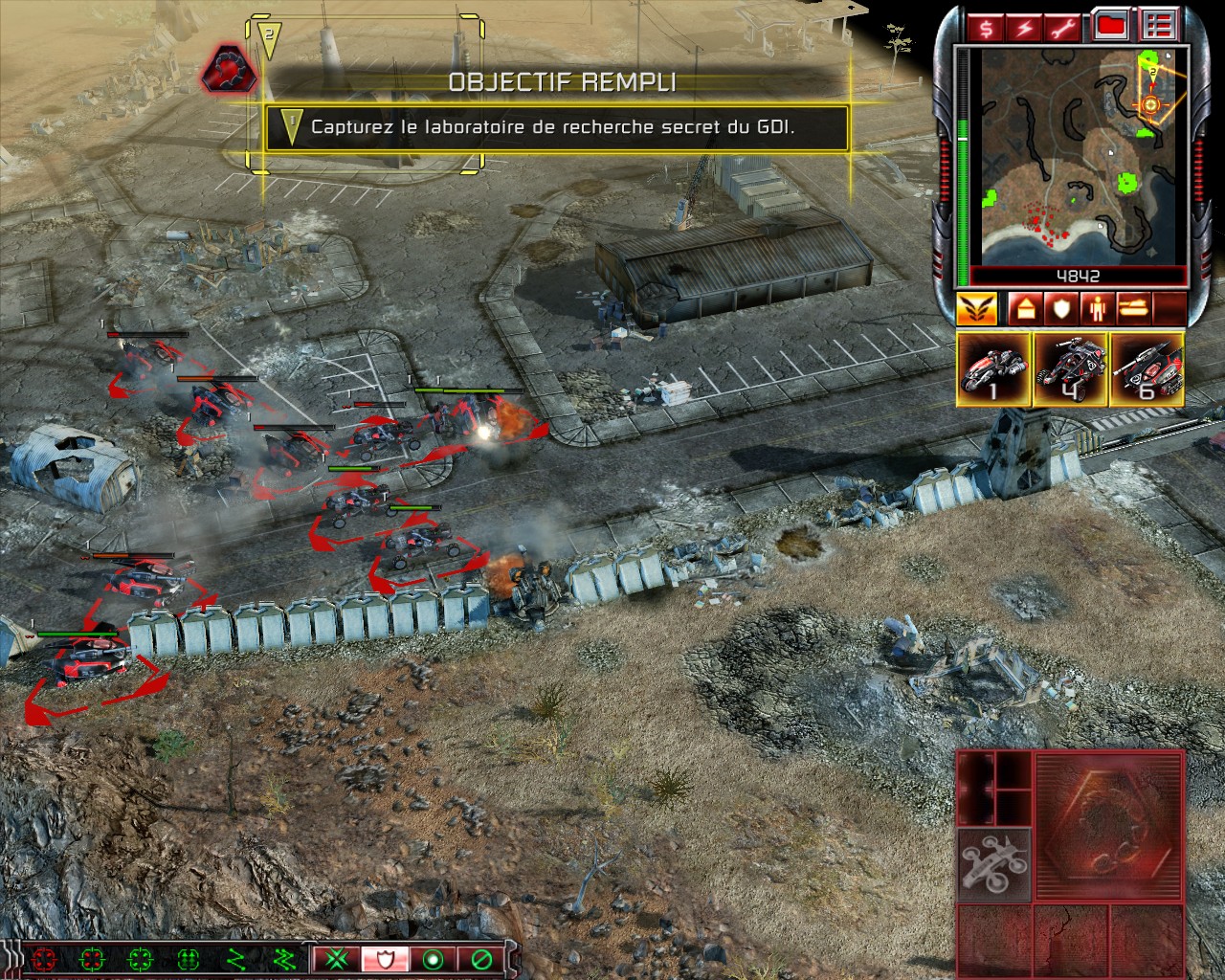The height and width of the screenshot is (980, 1225).
Task: Open the options menu list button
Action: pyautogui.click(x=1161, y=27)
